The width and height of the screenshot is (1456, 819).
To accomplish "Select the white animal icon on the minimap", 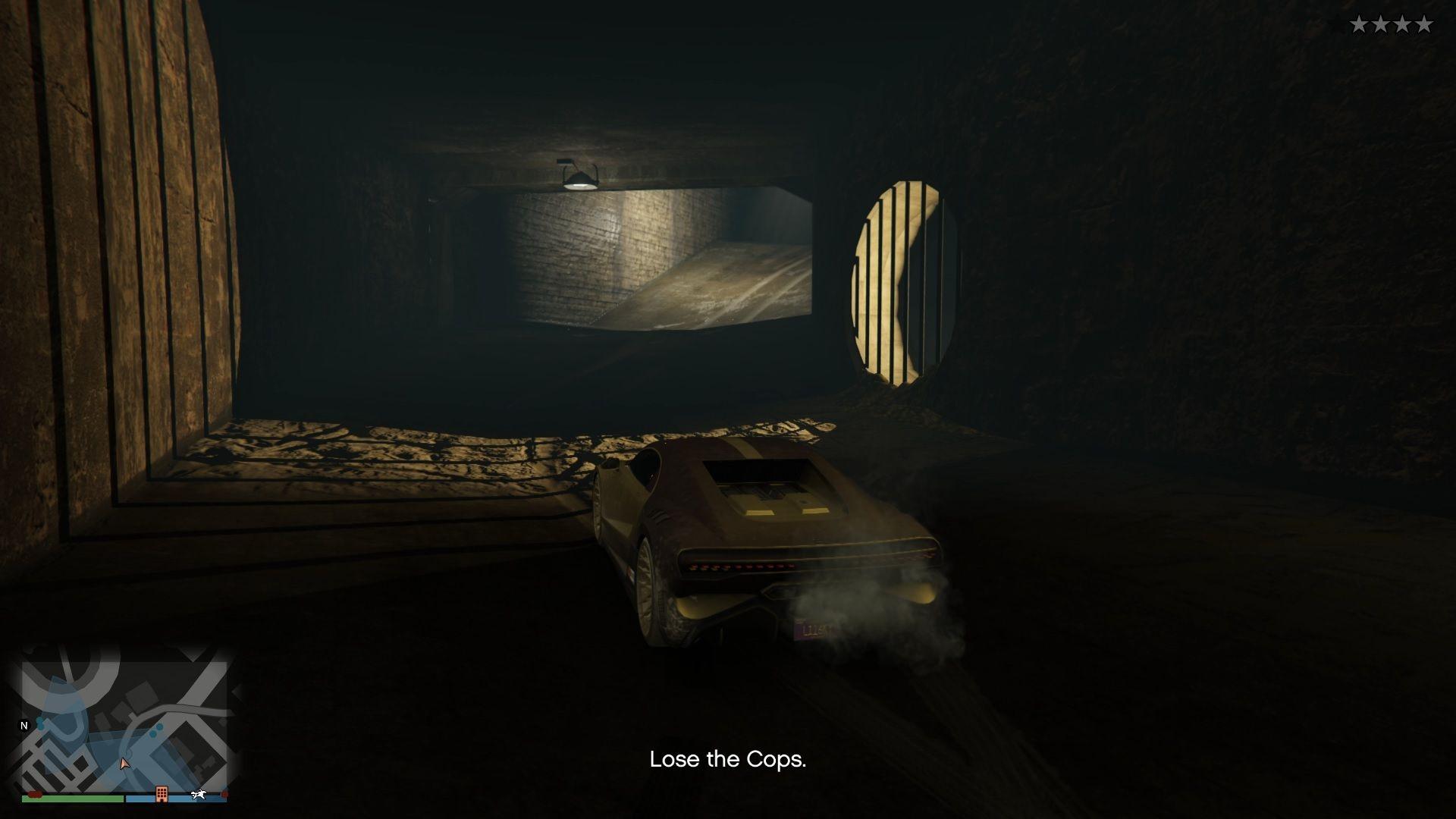I will pyautogui.click(x=199, y=793).
